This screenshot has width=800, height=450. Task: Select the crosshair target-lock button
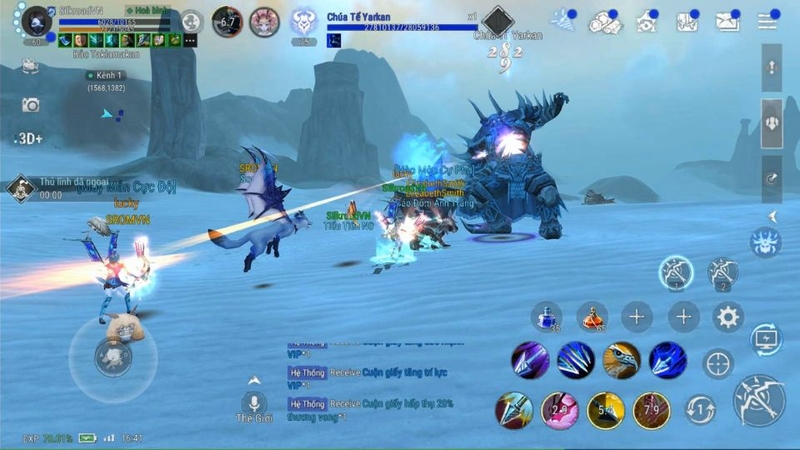[x=717, y=363]
